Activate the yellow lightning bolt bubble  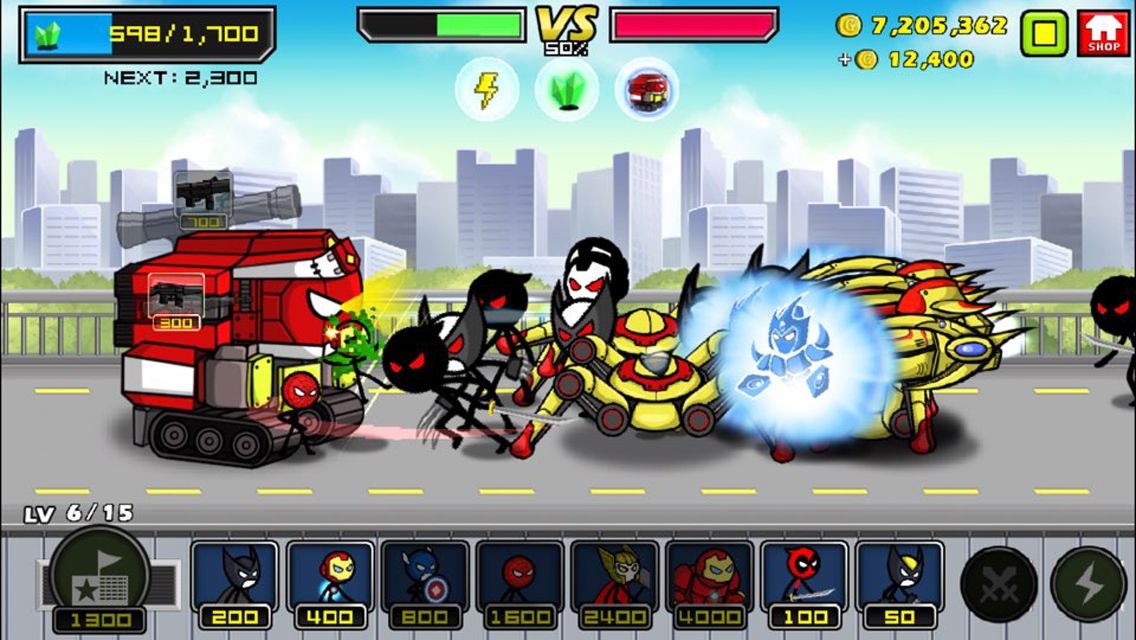(486, 90)
